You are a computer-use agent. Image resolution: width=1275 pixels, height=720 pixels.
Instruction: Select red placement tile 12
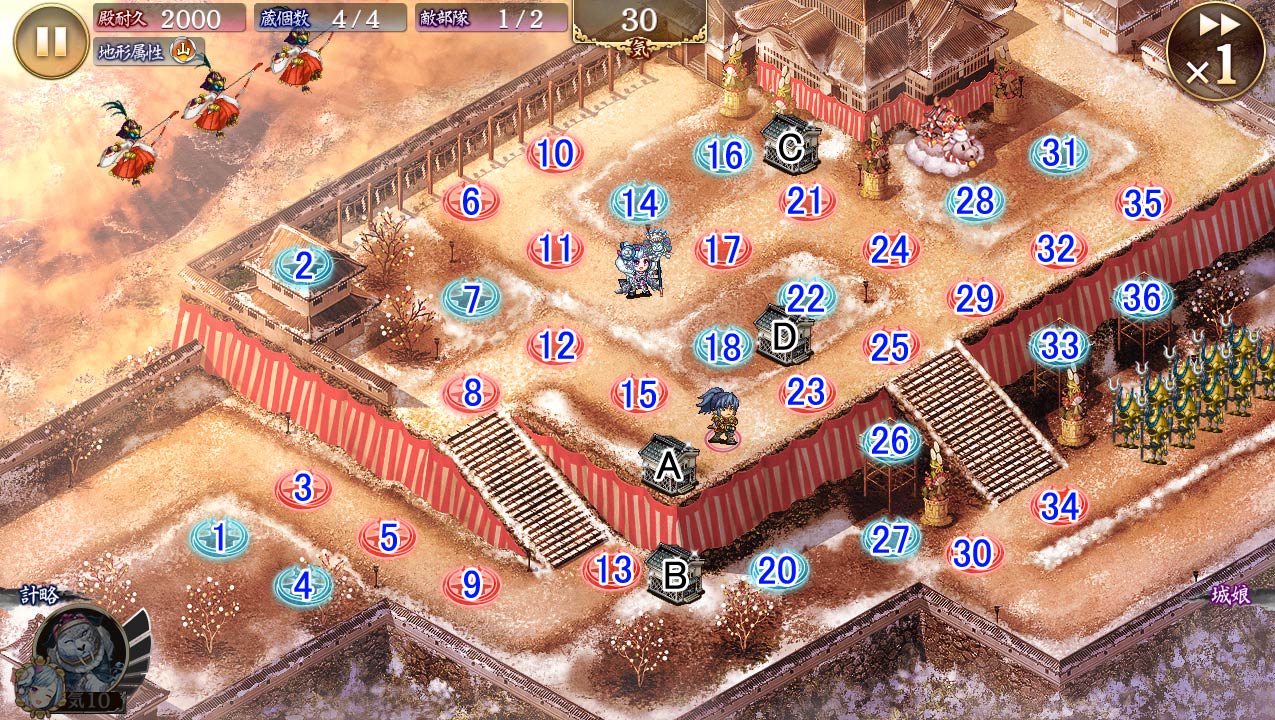click(x=556, y=346)
